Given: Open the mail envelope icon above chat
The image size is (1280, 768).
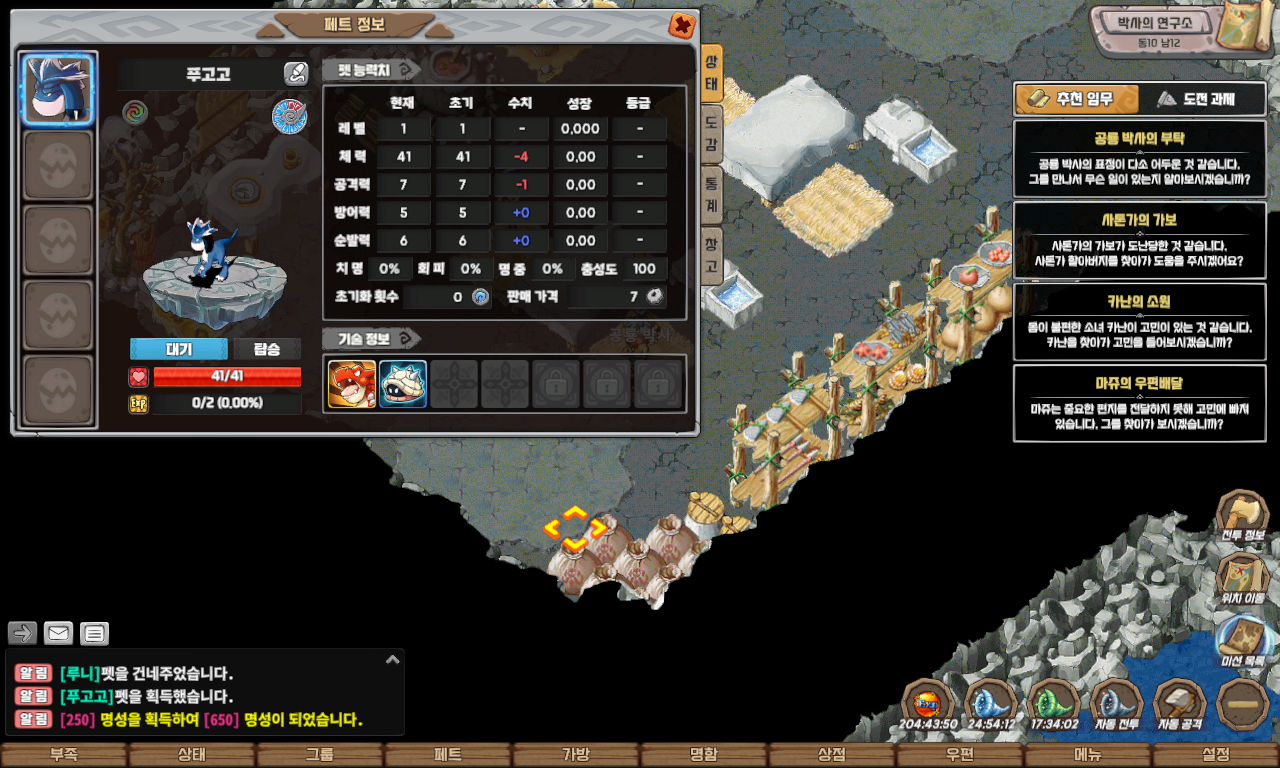Looking at the screenshot, I should [x=58, y=633].
